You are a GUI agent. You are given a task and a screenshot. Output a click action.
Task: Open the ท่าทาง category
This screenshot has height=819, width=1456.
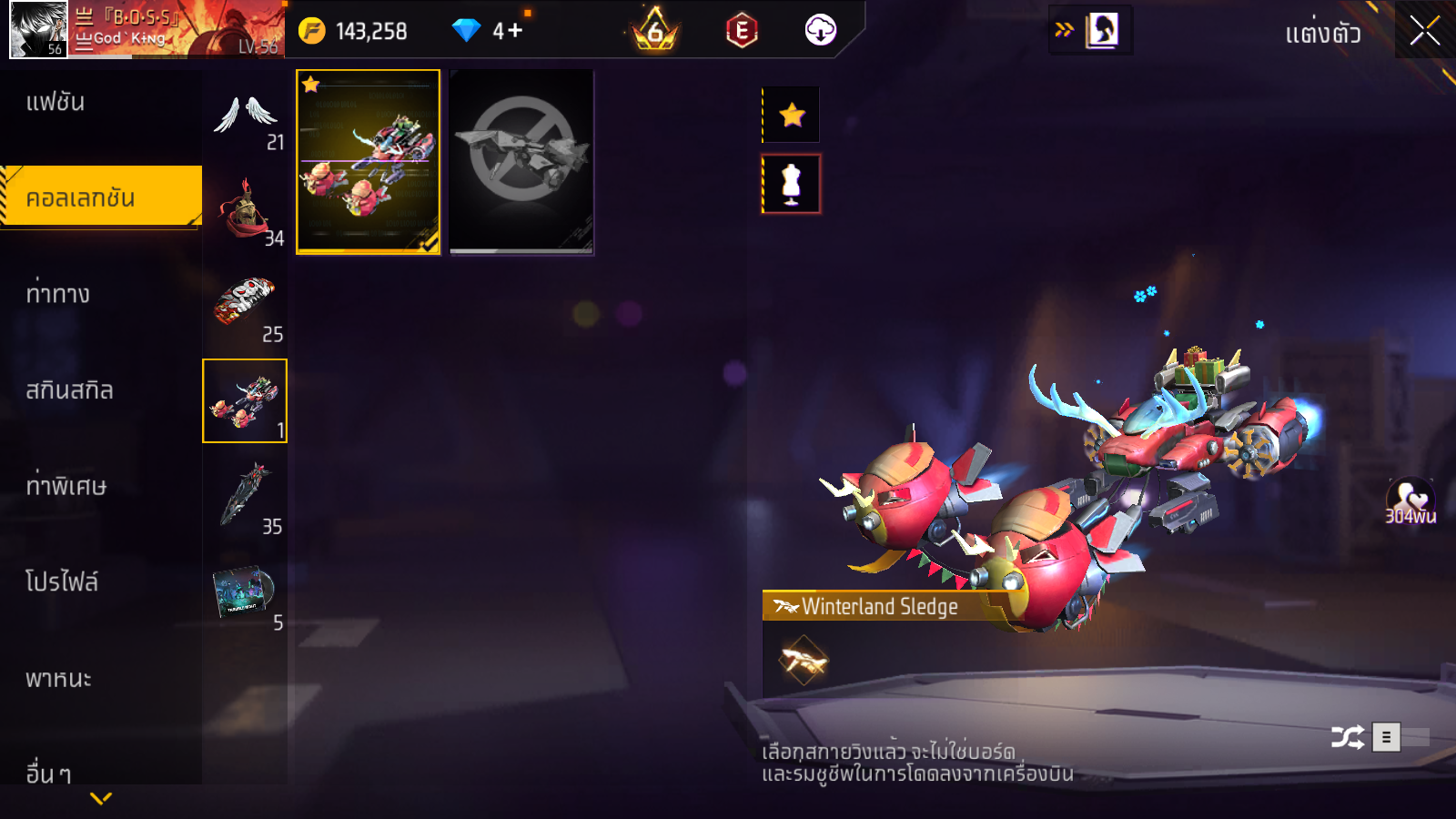(58, 294)
